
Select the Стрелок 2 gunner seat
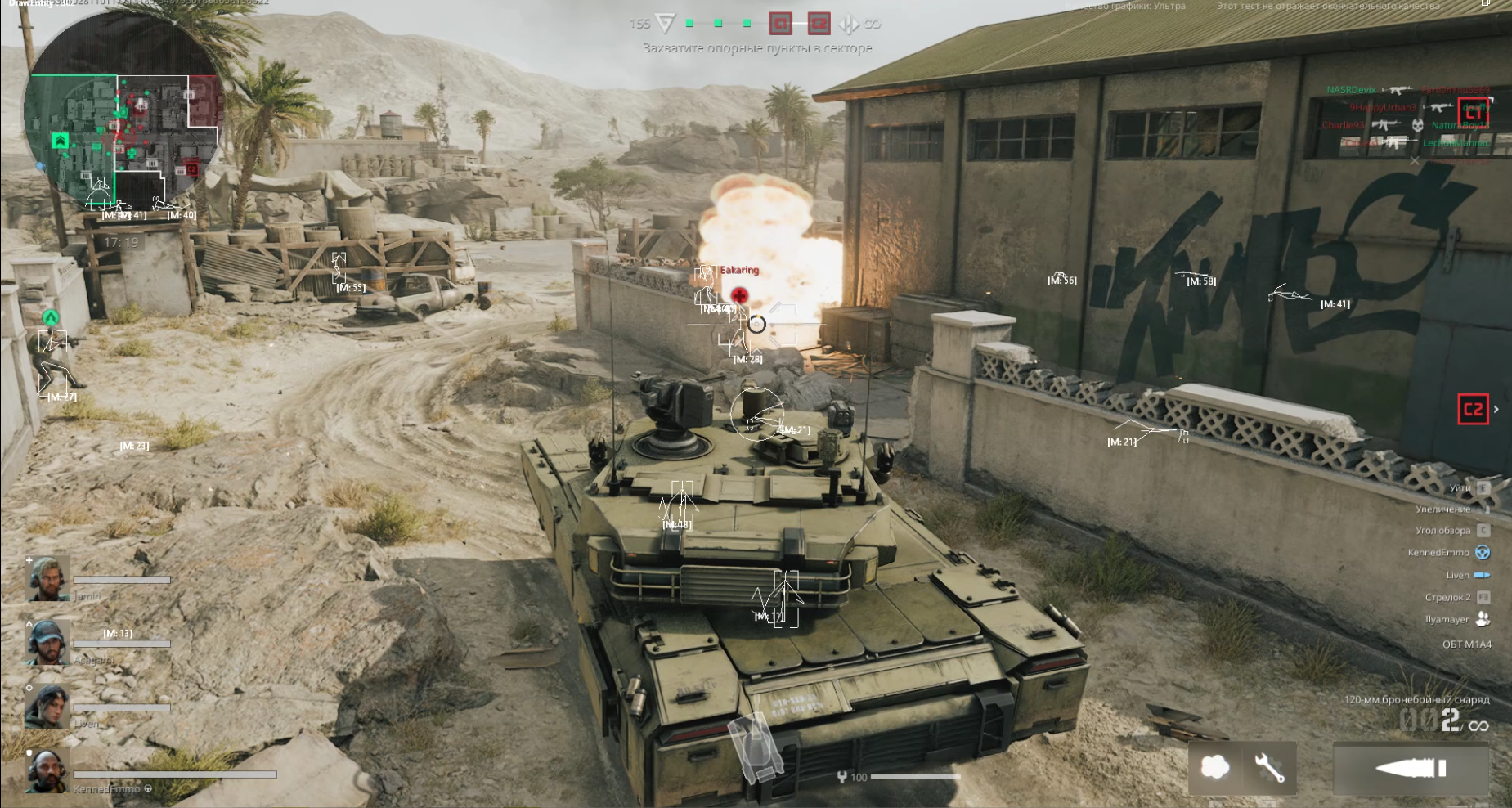click(x=1483, y=597)
